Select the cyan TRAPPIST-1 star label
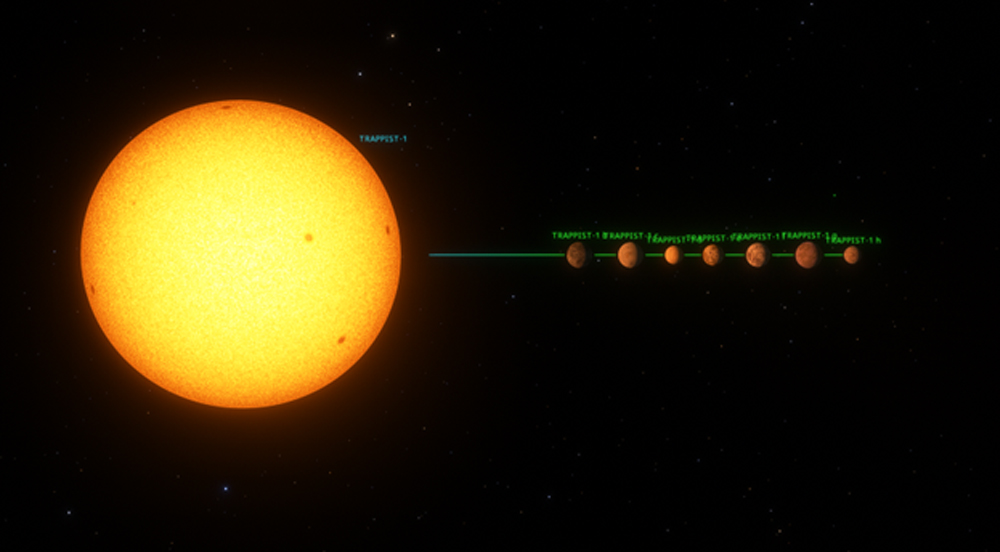 click(383, 139)
